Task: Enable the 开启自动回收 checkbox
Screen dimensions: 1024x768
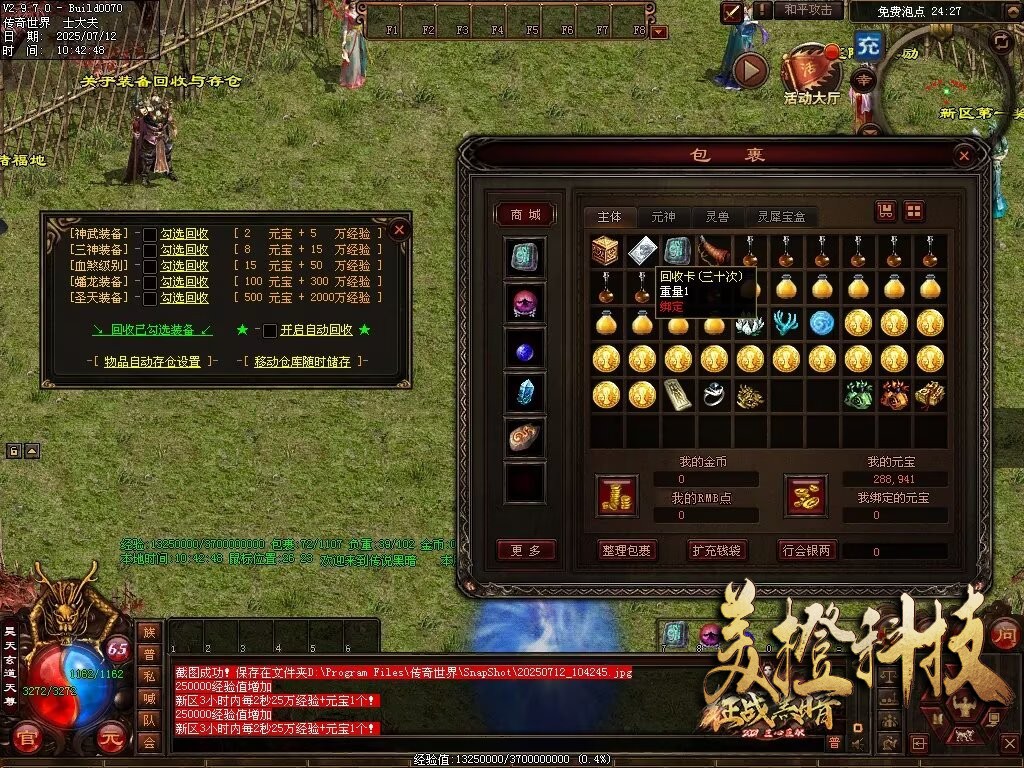Action: 270,330
